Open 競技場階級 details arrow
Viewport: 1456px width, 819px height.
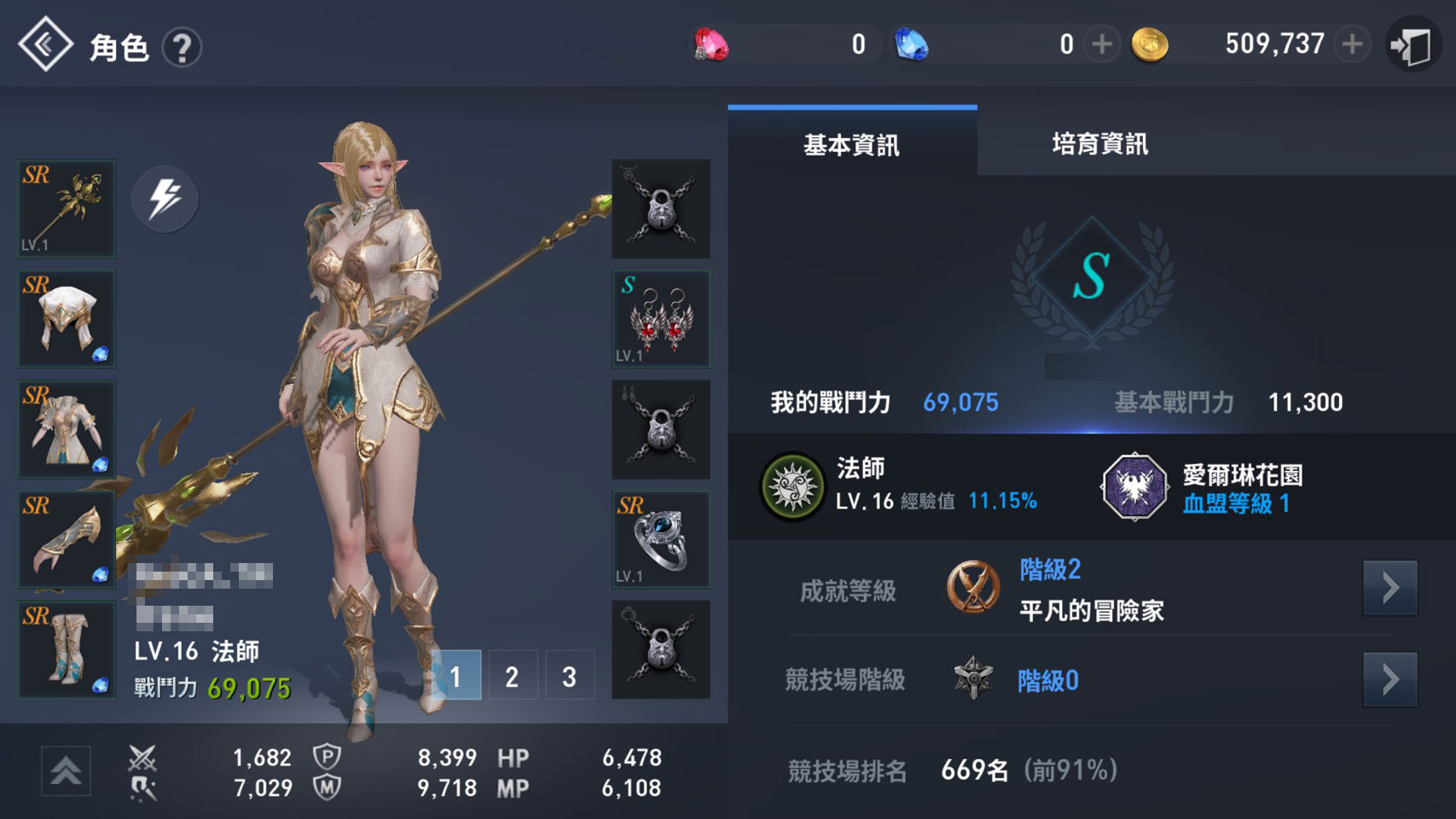click(x=1389, y=680)
